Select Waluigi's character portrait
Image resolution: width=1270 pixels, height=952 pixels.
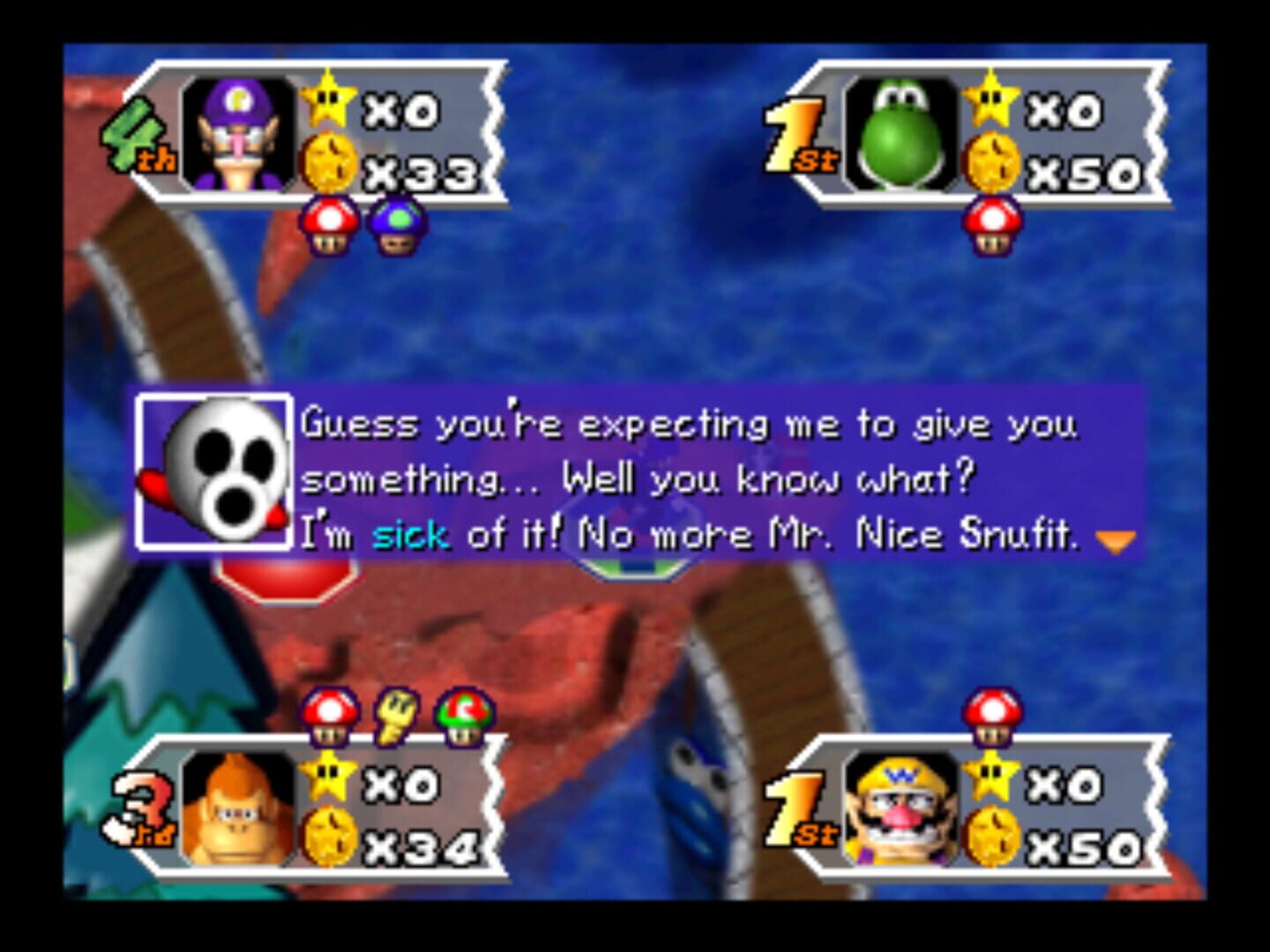pyautogui.click(x=236, y=130)
